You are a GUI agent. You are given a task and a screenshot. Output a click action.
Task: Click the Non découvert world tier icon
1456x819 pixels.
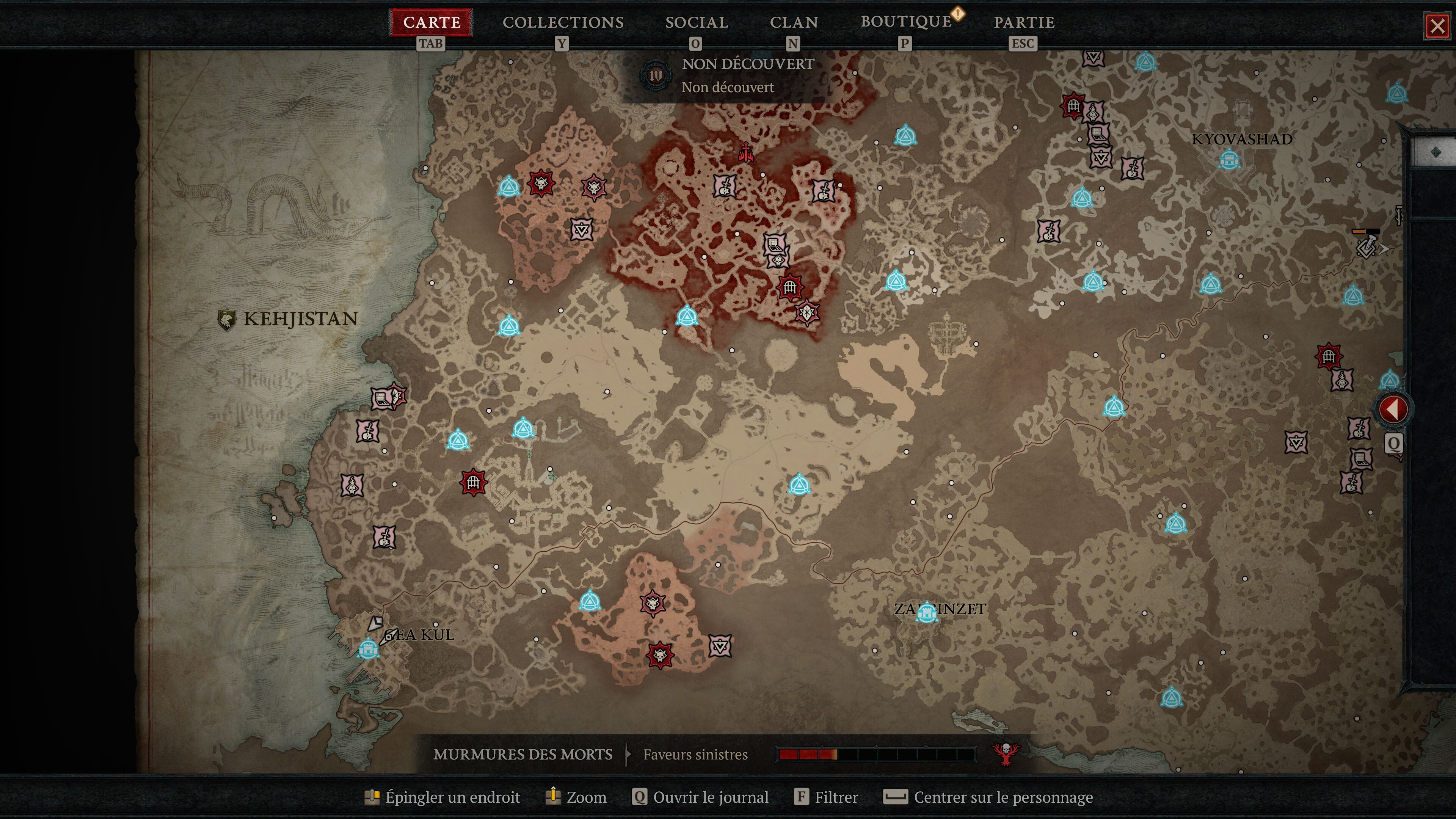(656, 75)
